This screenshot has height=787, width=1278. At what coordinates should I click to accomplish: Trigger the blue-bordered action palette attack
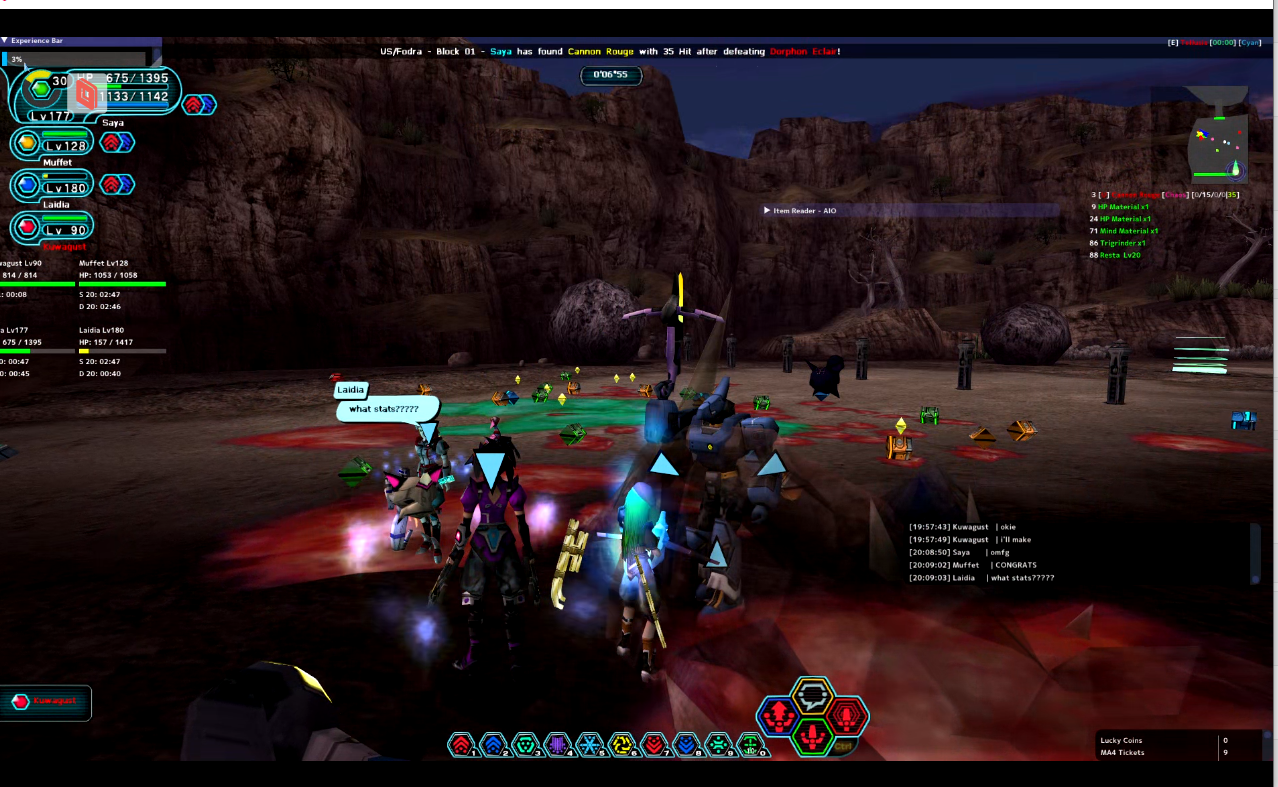pos(778,715)
